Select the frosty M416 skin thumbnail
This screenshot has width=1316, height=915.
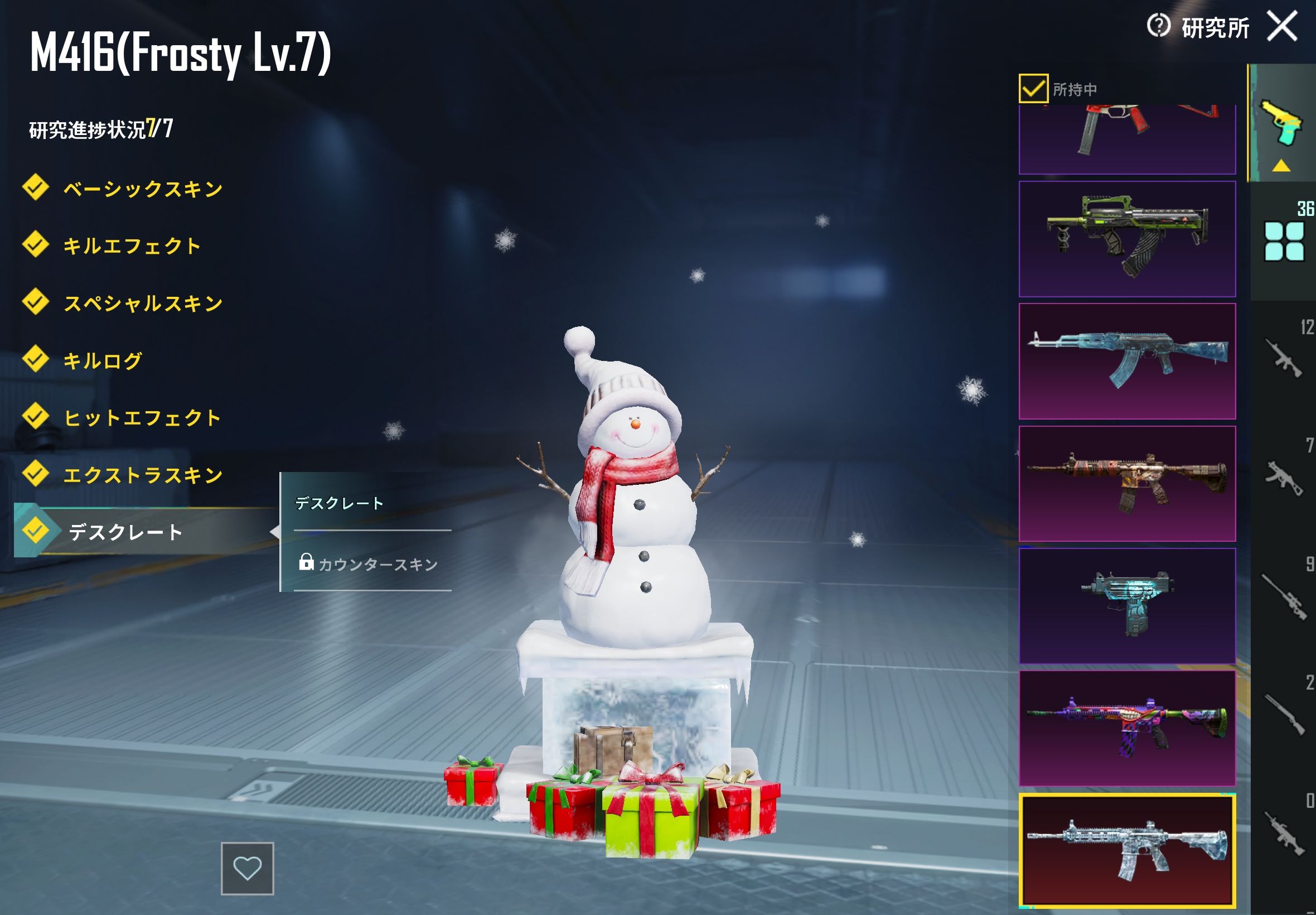tap(1126, 850)
